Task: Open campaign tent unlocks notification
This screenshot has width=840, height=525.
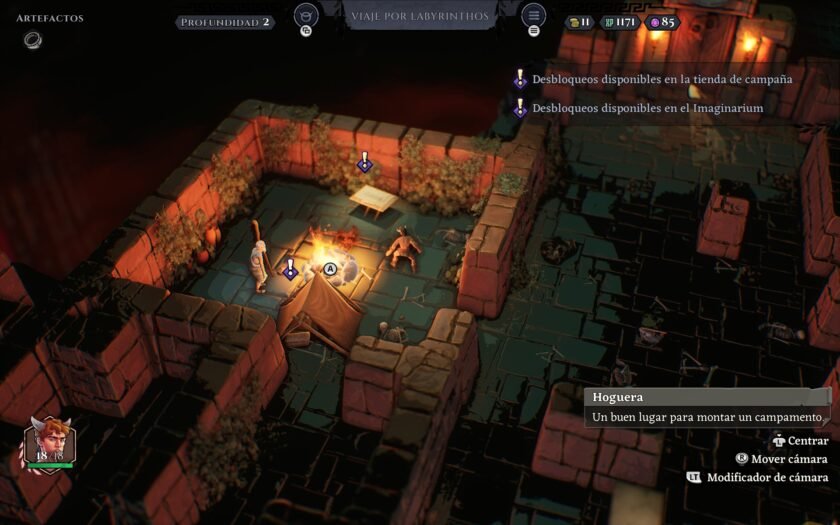Action: [x=661, y=79]
